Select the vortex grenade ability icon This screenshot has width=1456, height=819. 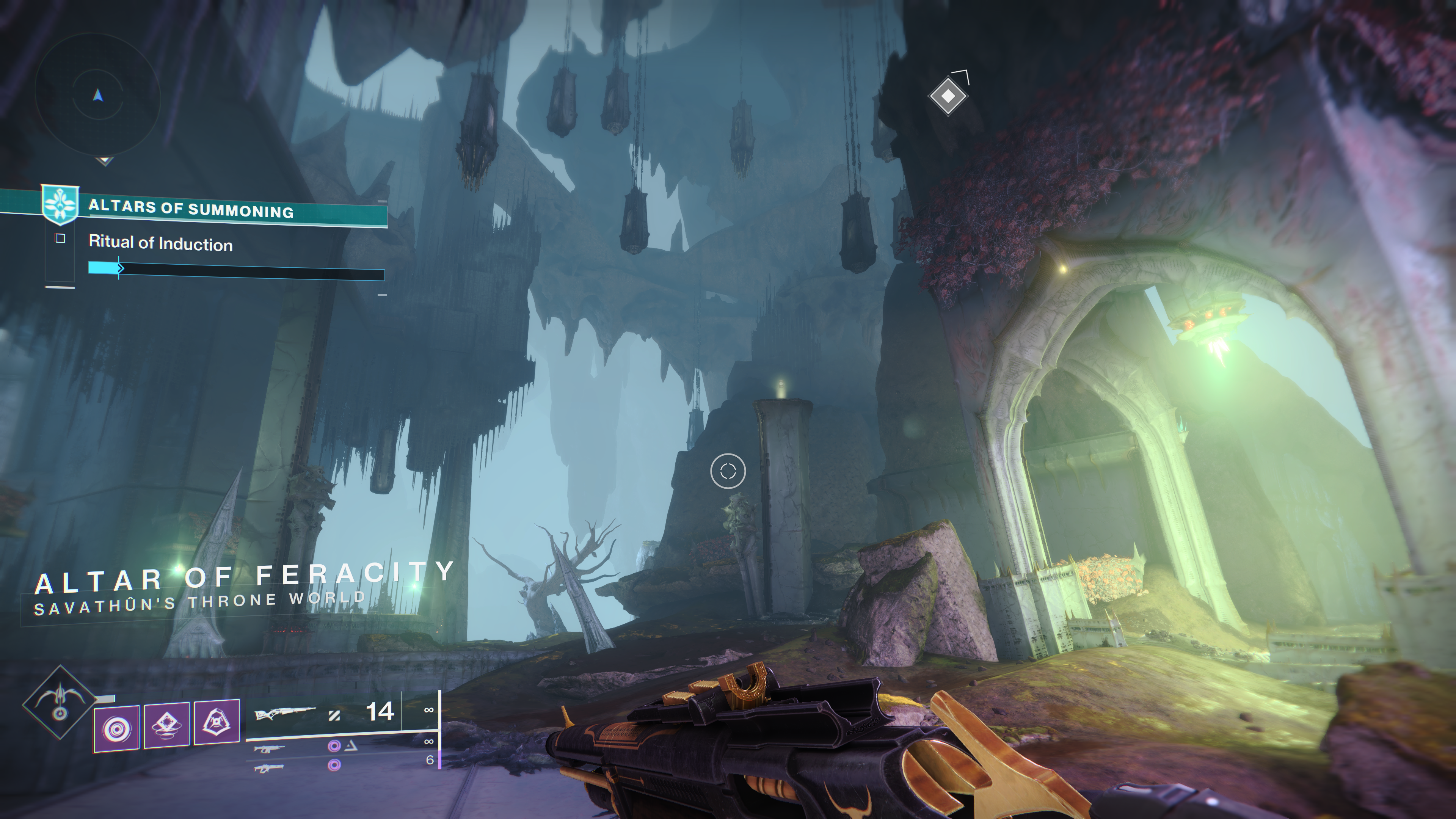coord(116,728)
